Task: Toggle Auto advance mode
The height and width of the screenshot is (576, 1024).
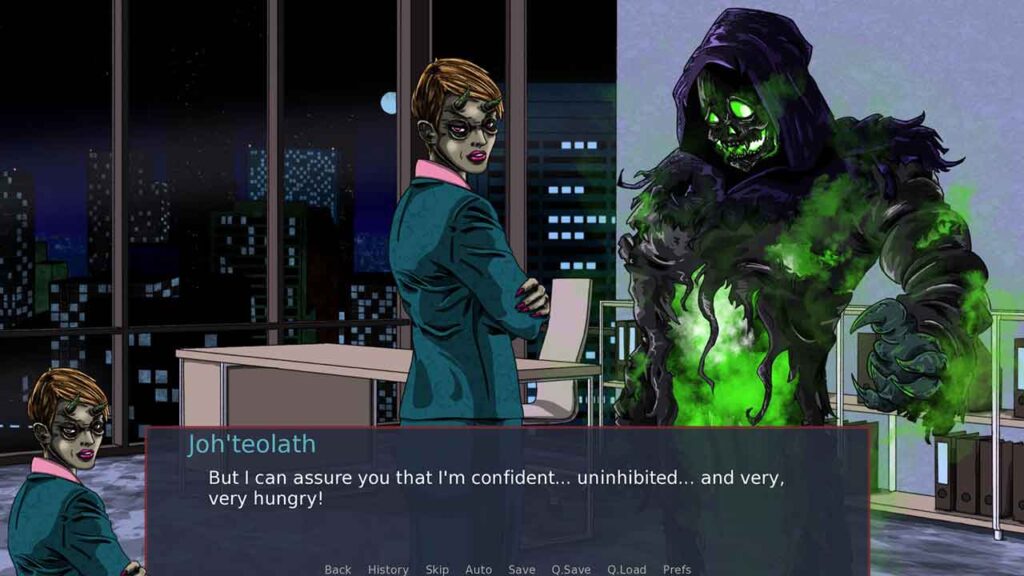Action: 478,569
